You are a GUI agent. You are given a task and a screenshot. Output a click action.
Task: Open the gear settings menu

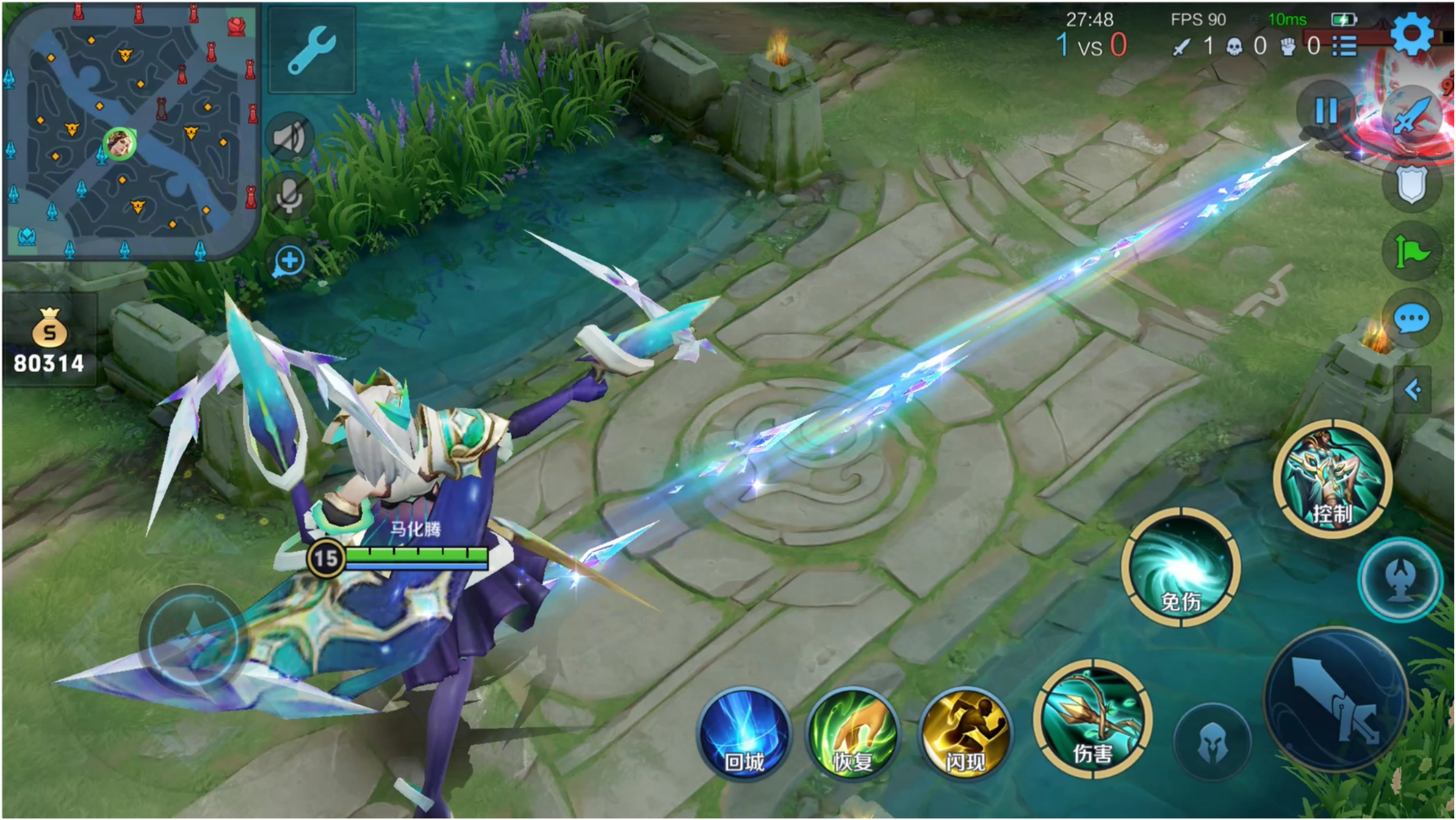1412,34
